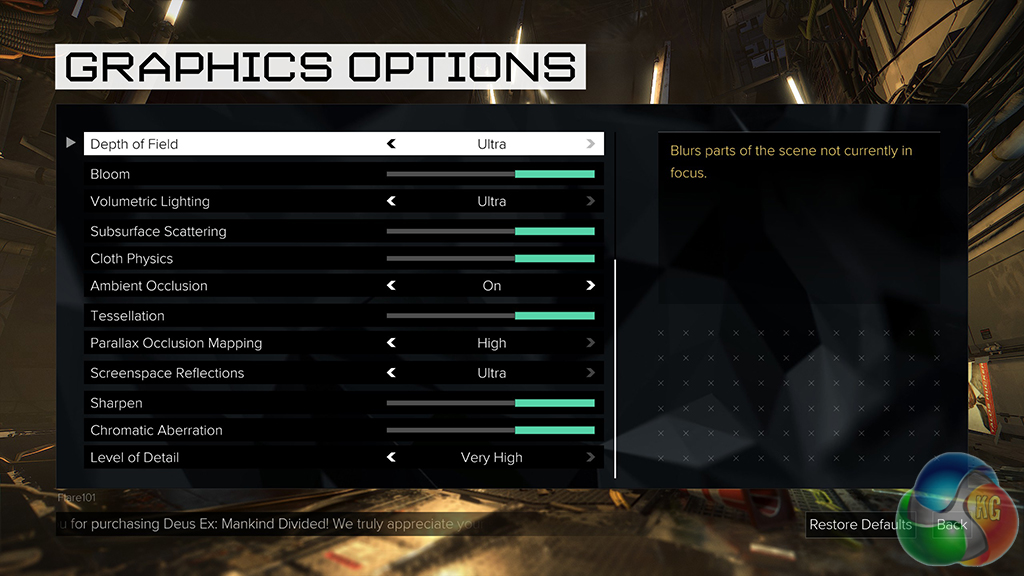Toggle the Sharpen bar
The width and height of the screenshot is (1024, 576).
490,403
